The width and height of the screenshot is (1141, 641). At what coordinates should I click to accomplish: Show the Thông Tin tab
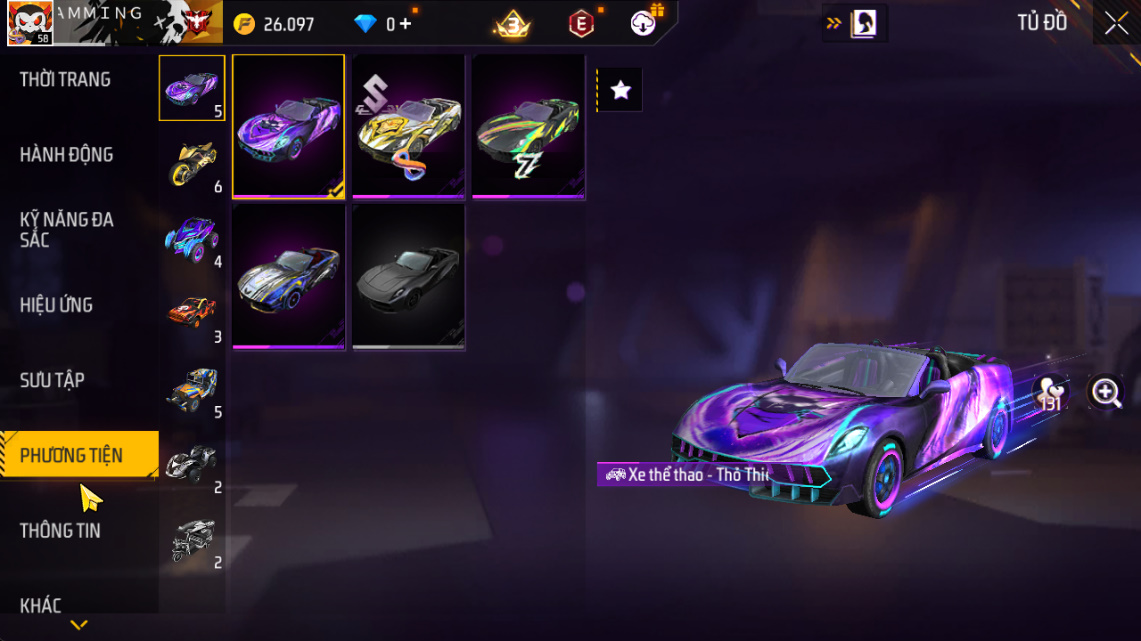click(60, 530)
